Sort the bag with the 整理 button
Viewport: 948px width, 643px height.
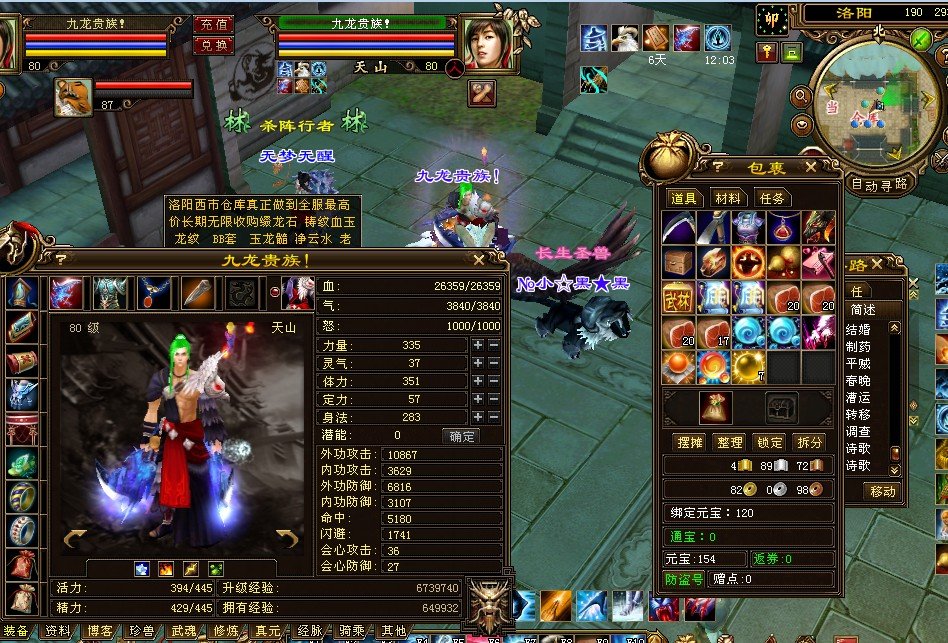[x=729, y=442]
